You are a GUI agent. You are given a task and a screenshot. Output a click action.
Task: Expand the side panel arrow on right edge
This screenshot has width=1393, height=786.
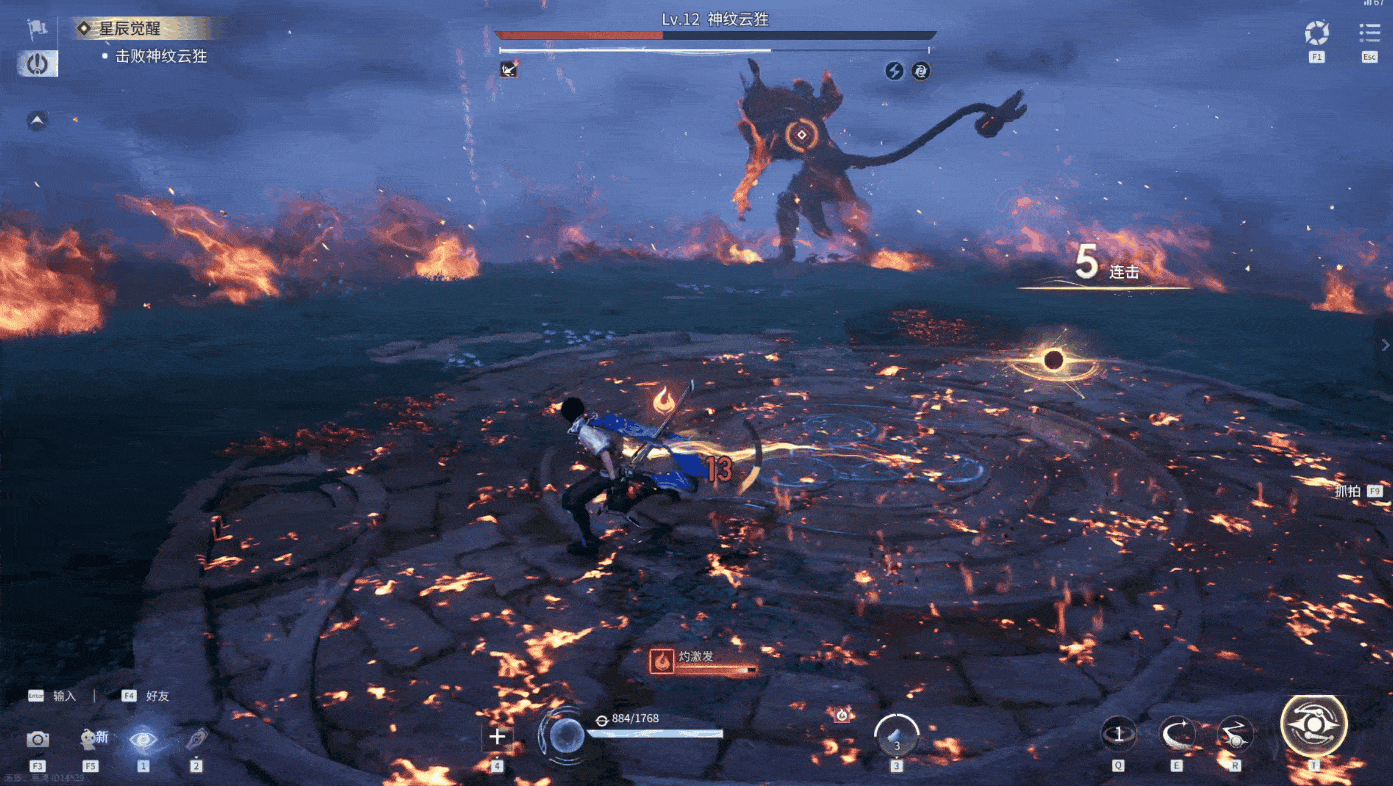pyautogui.click(x=1384, y=345)
